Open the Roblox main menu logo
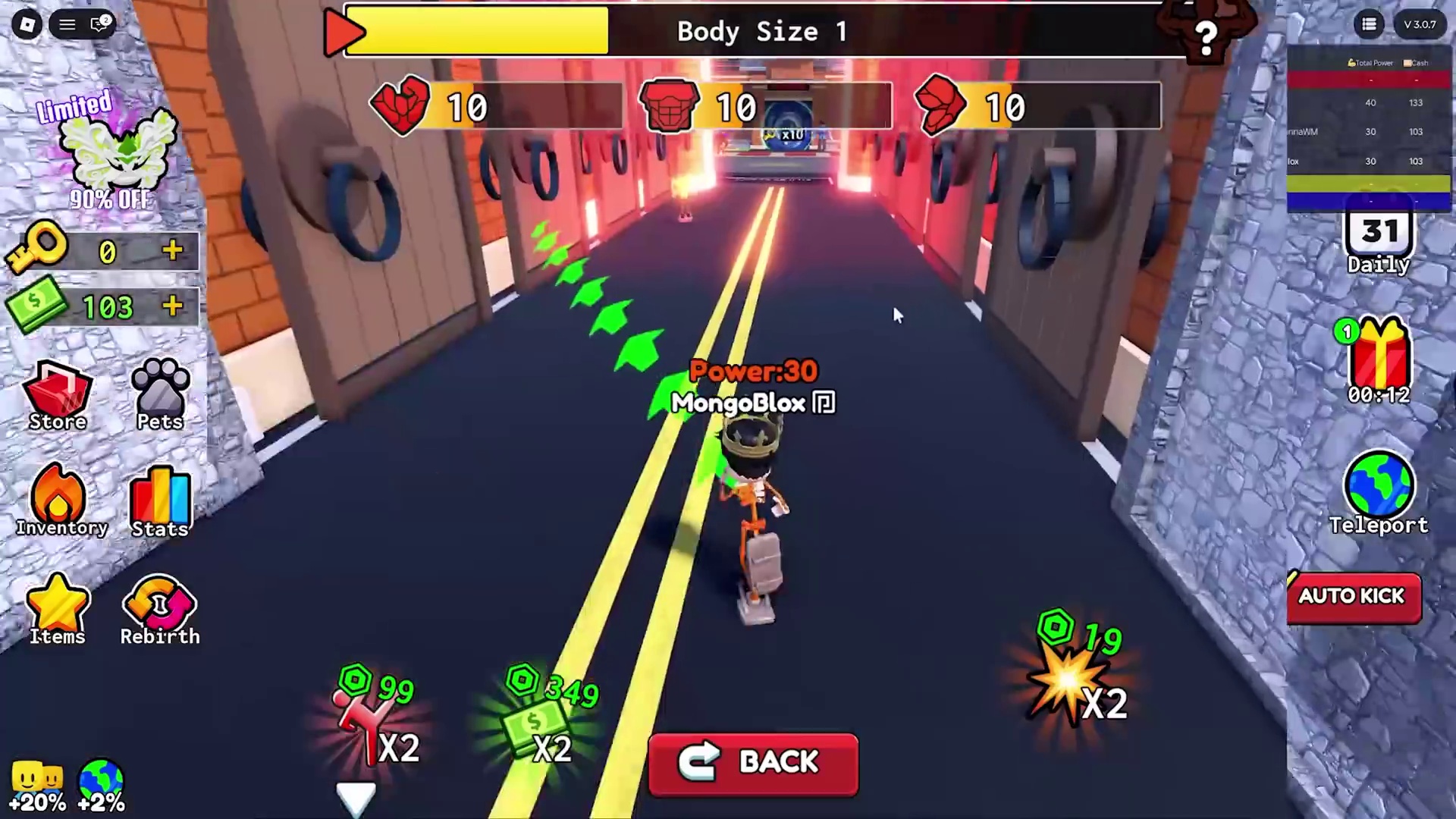This screenshot has width=1456, height=819. click(x=27, y=24)
